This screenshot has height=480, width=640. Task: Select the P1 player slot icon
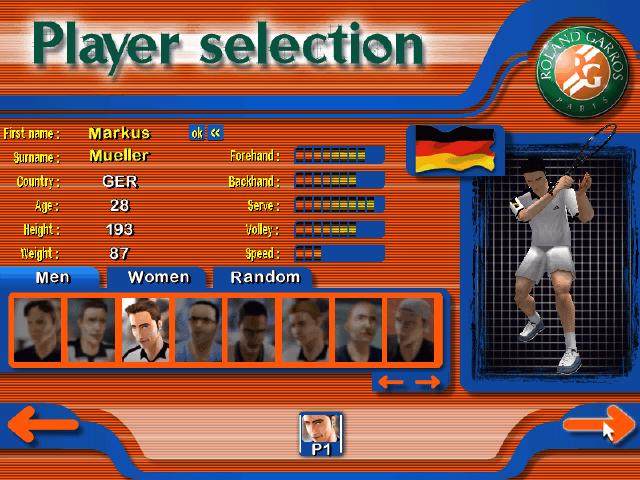(x=321, y=435)
